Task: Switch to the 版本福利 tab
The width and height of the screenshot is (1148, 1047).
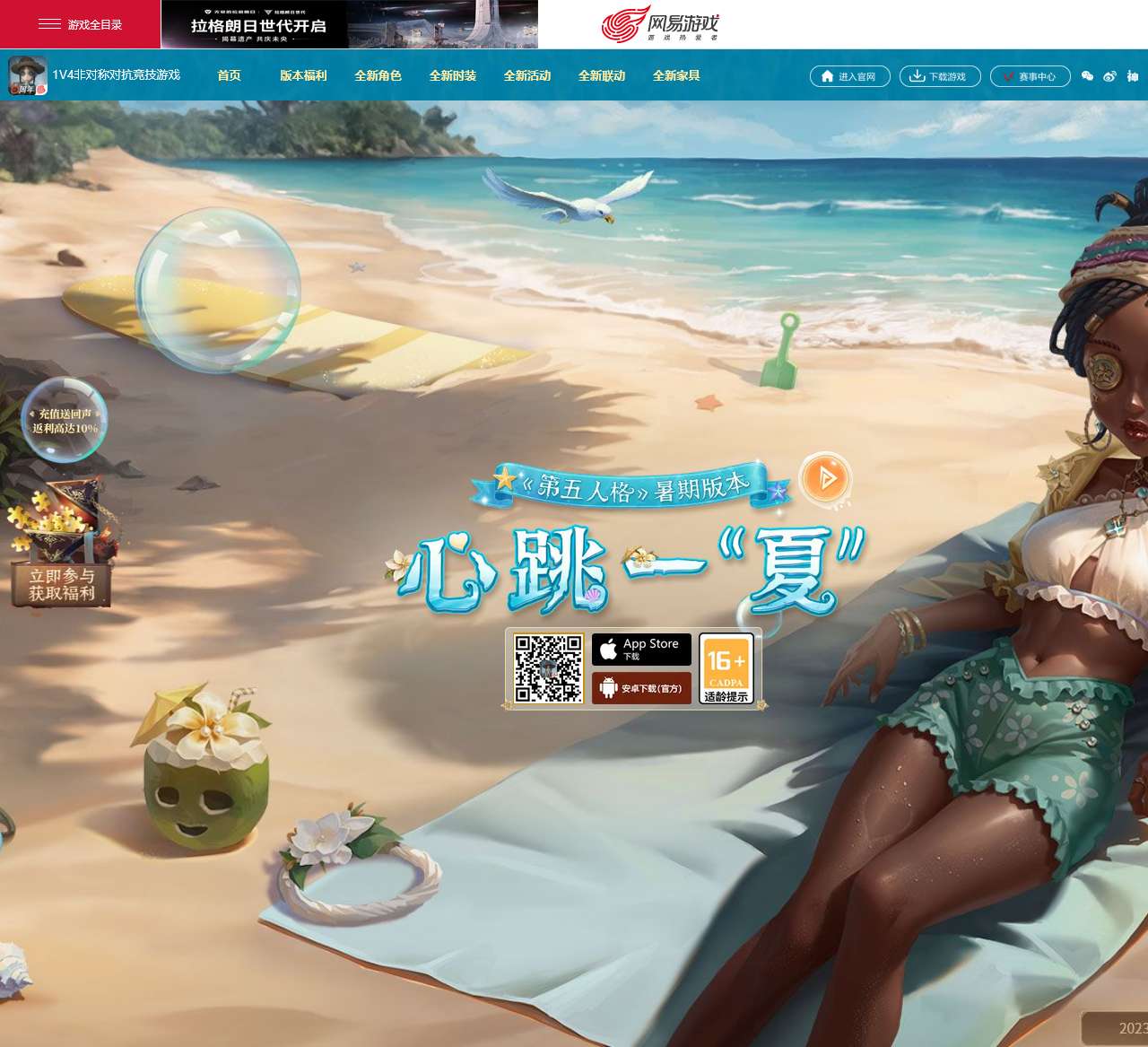Action: point(305,76)
